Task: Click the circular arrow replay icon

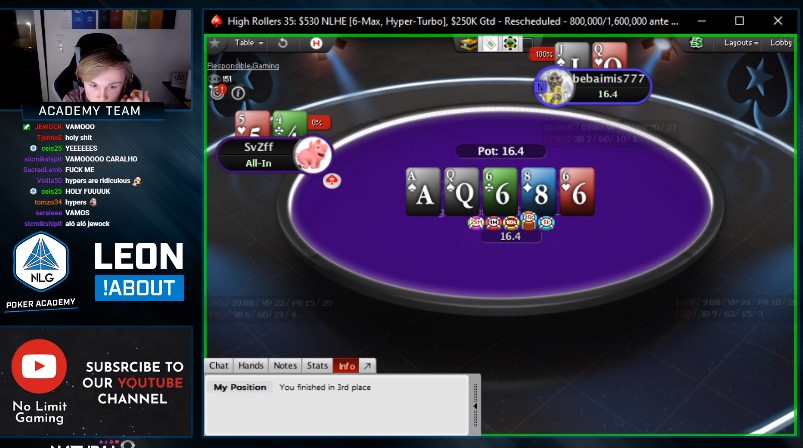Action: (x=283, y=43)
